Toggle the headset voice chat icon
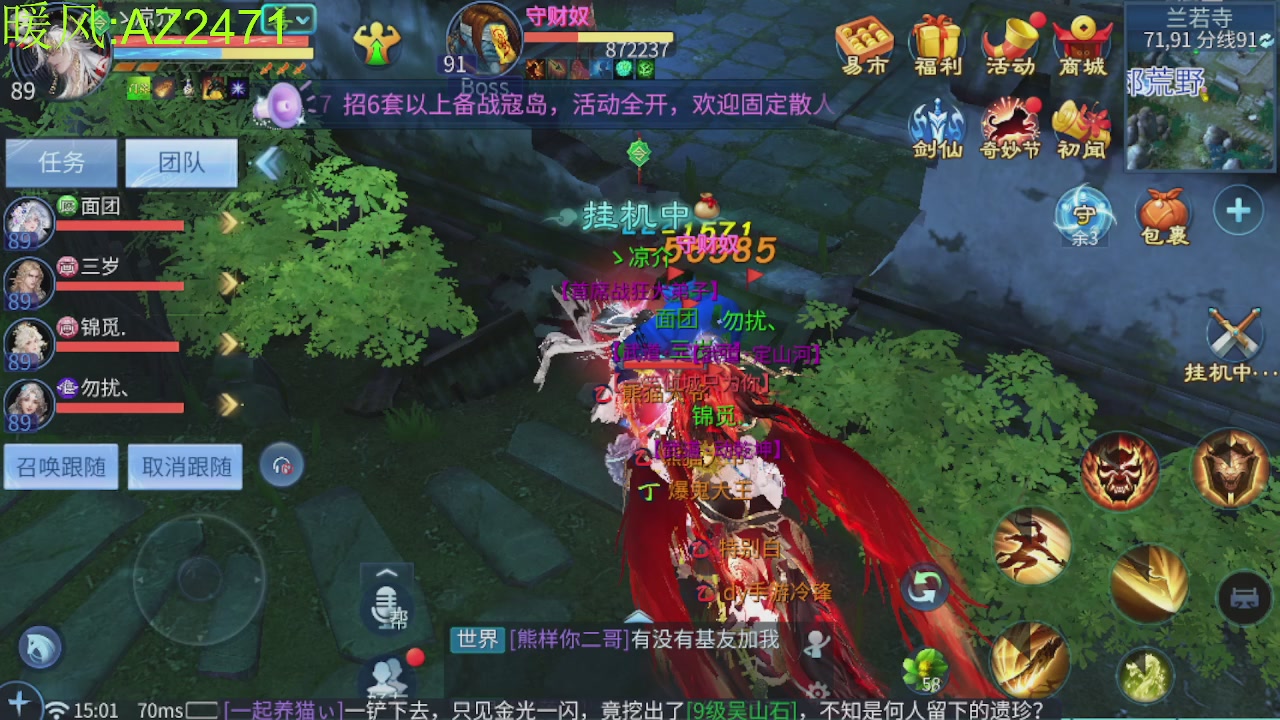The height and width of the screenshot is (720, 1280). [x=281, y=466]
